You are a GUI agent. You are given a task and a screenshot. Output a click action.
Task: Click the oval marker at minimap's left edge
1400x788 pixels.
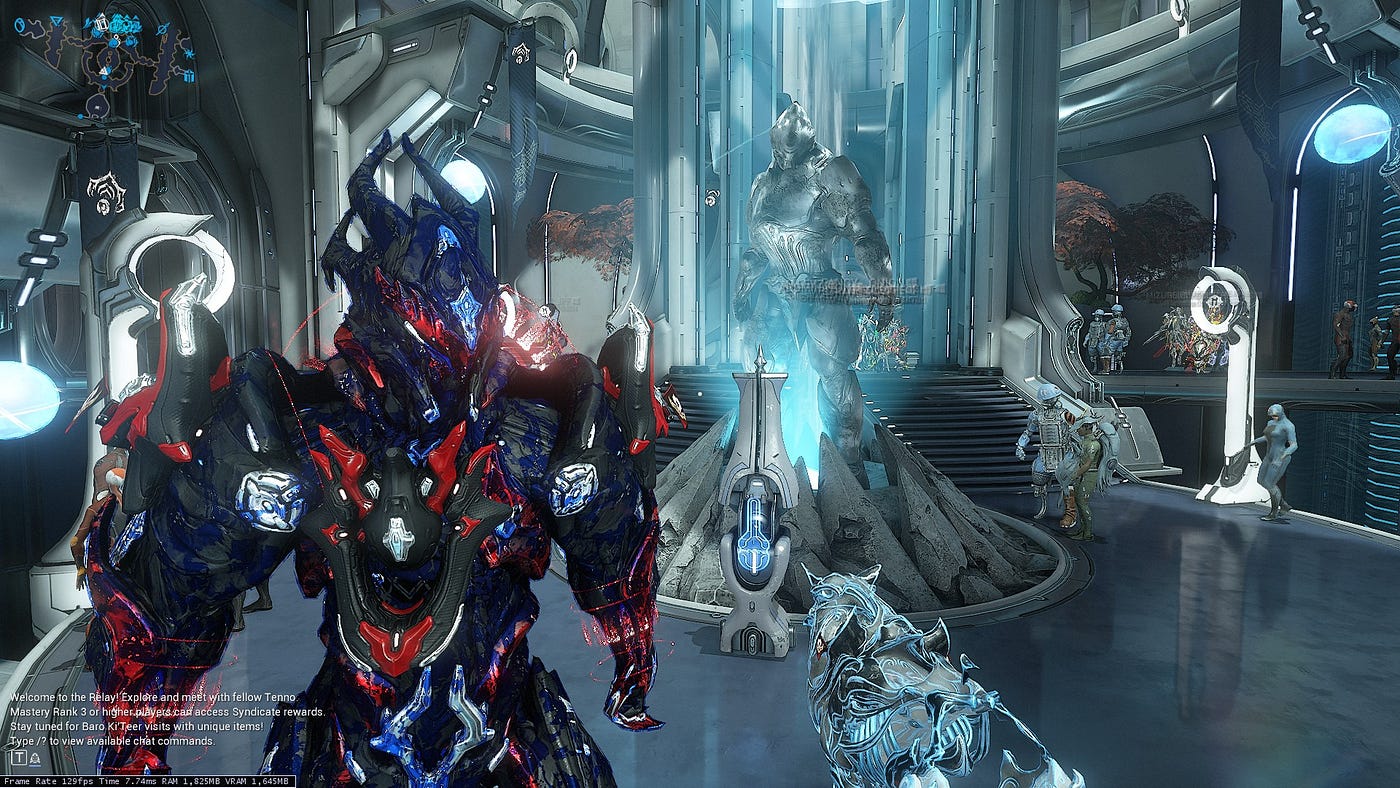click(x=20, y=24)
